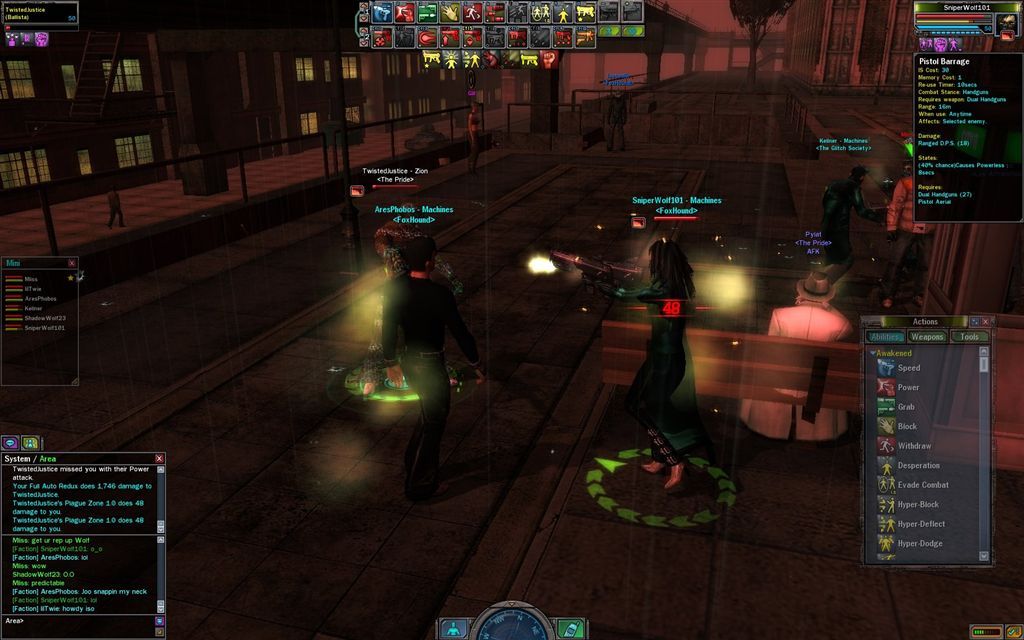Select the Power ability in Actions list
The width and height of the screenshot is (1024, 640).
pos(908,387)
